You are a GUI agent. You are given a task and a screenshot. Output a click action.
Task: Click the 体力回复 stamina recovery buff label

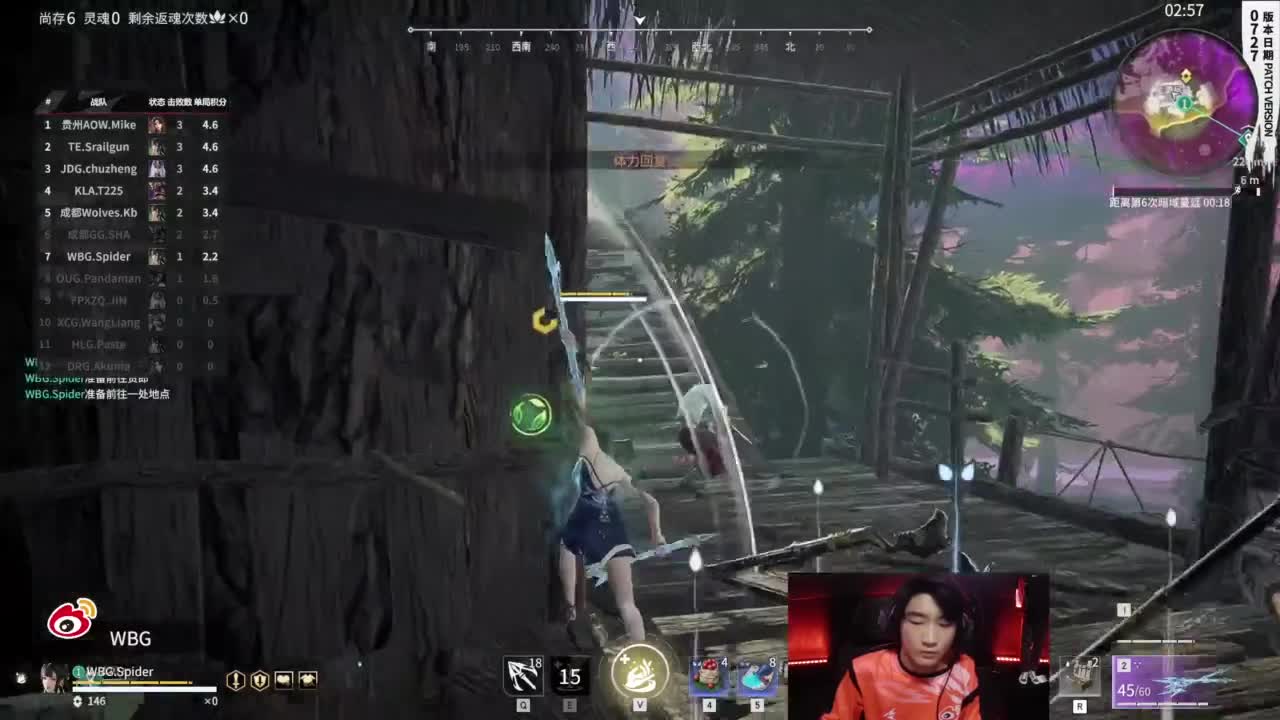click(637, 160)
